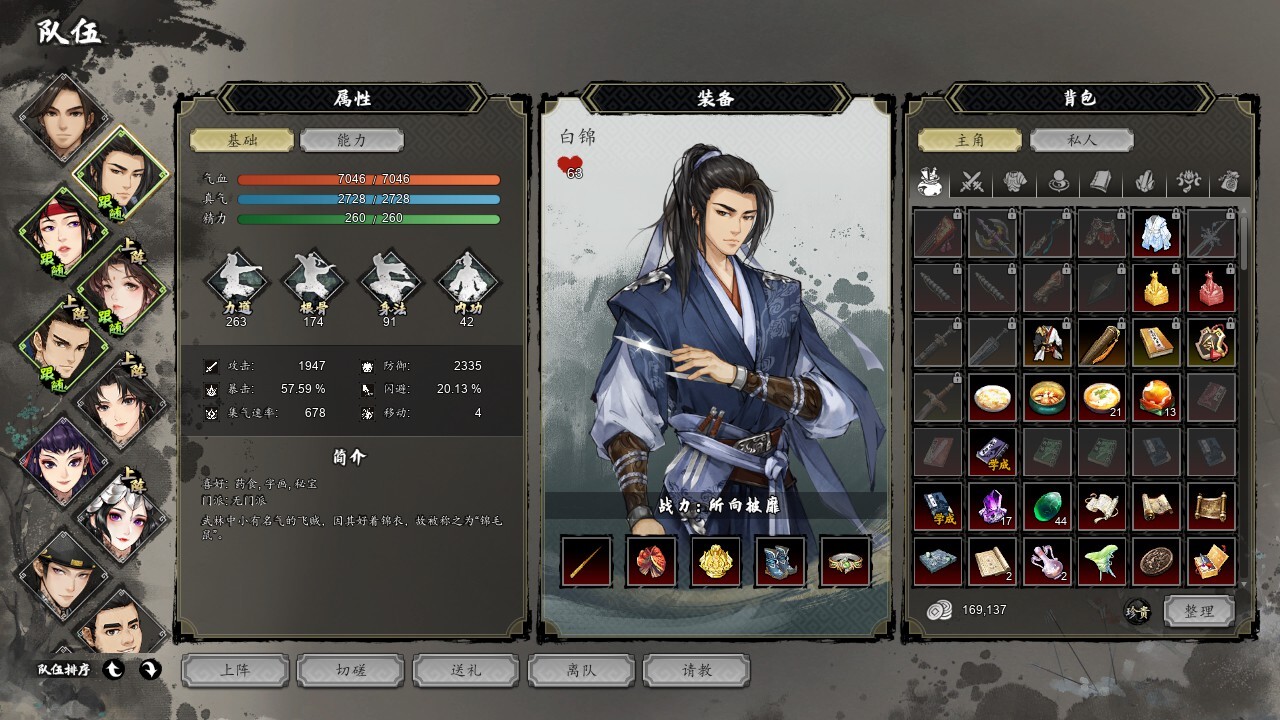The height and width of the screenshot is (720, 1280).
Task: Select the purple crystal item stack
Action: tap(993, 506)
